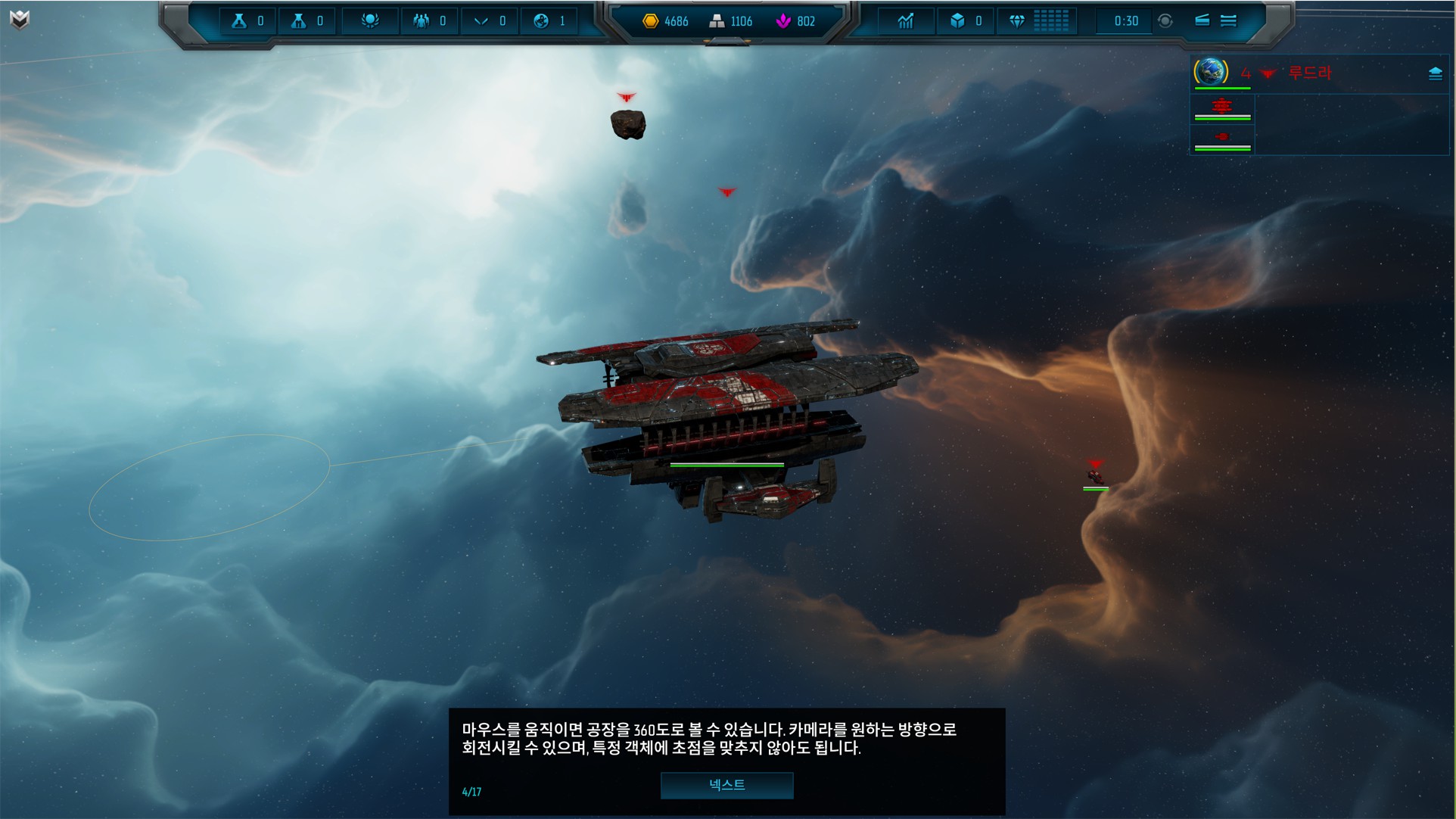Image resolution: width=1456 pixels, height=819 pixels.
Task: Select the red space station in the unit list
Action: click(1221, 107)
